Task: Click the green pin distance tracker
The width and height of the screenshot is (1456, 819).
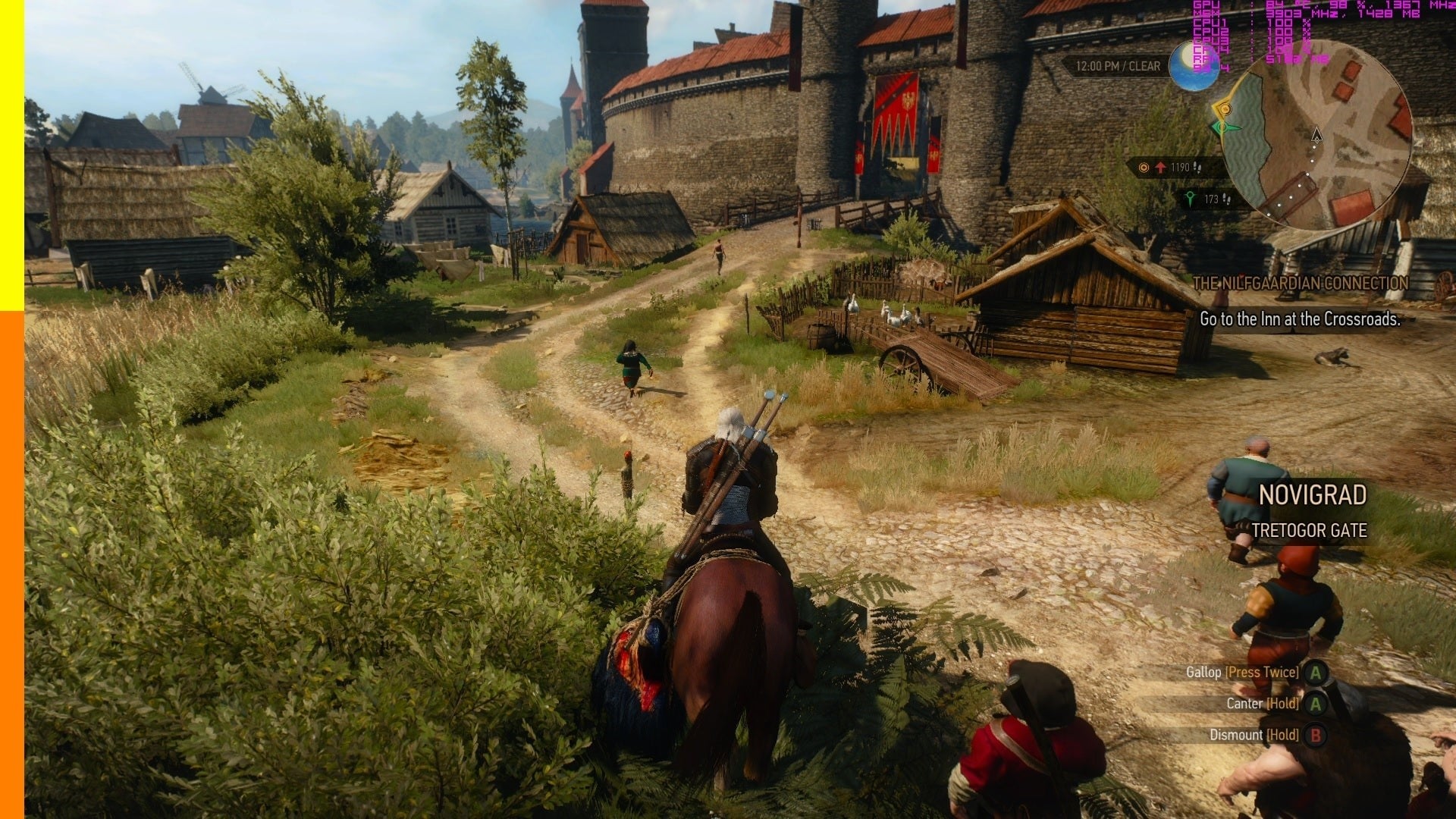Action: pyautogui.click(x=1207, y=199)
